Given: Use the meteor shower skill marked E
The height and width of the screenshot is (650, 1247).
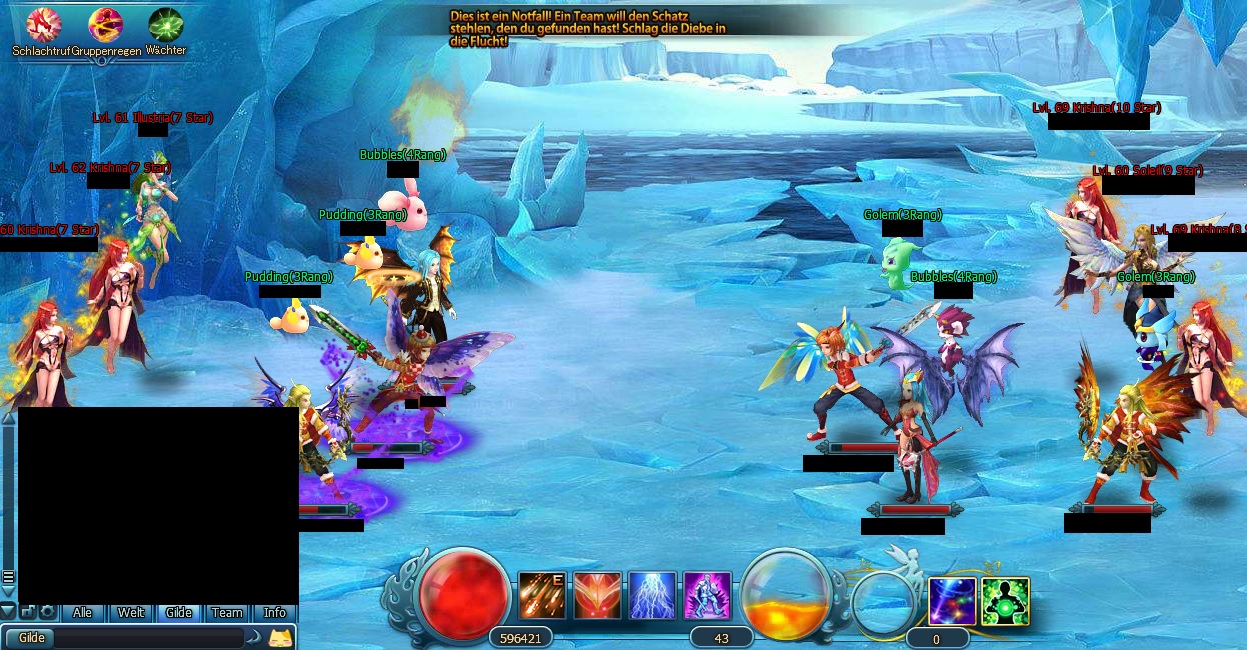Looking at the screenshot, I should pyautogui.click(x=542, y=596).
